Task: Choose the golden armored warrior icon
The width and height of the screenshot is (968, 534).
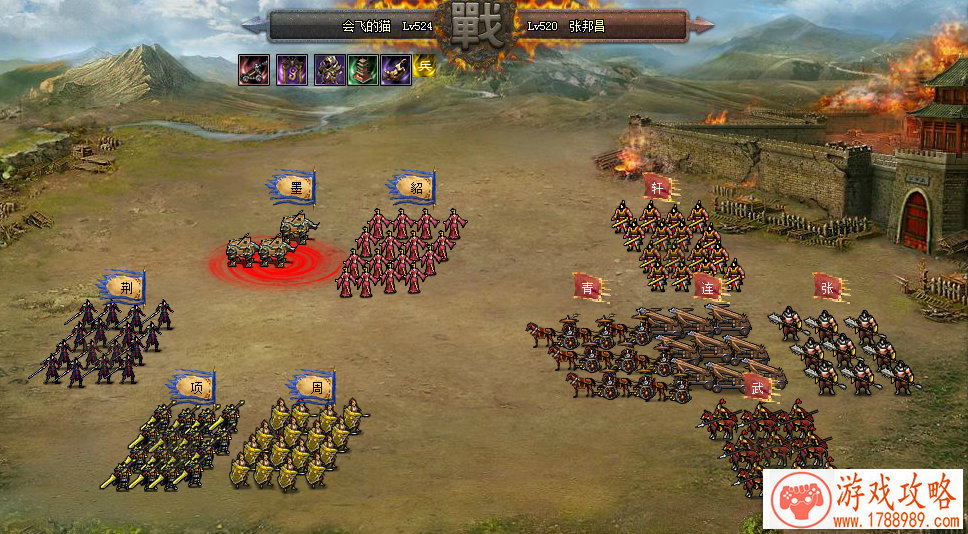Action: pyautogui.click(x=330, y=69)
